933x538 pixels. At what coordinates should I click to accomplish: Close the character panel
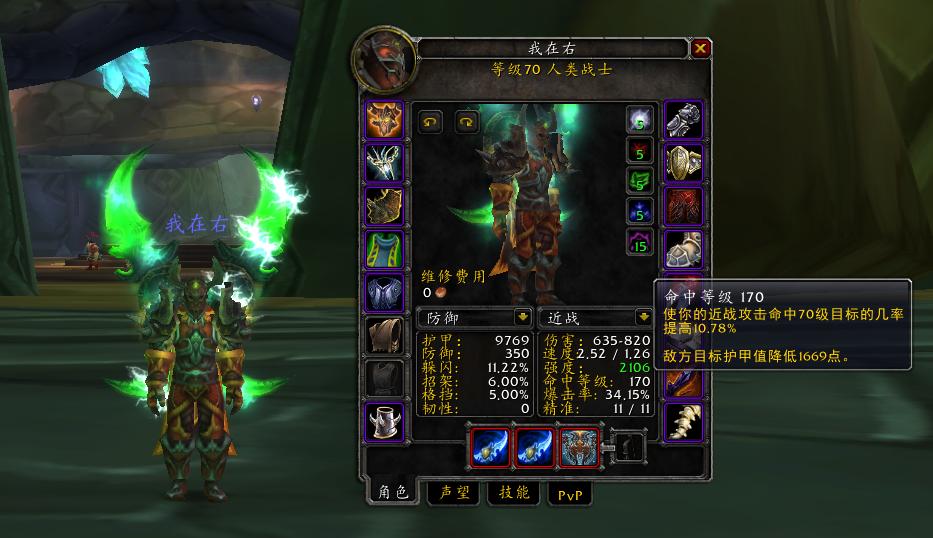click(x=701, y=48)
